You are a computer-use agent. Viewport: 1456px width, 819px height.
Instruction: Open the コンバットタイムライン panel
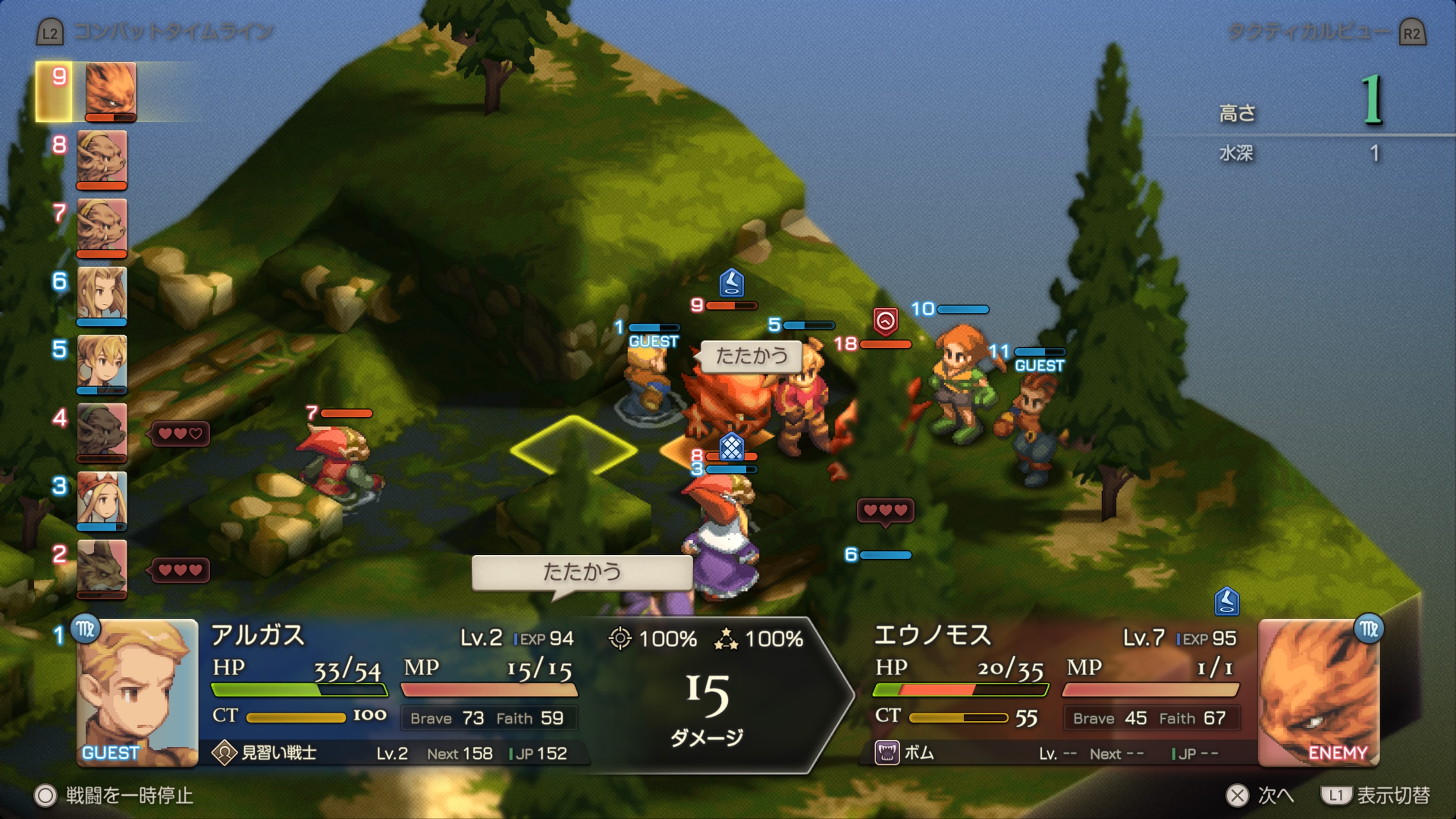click(x=155, y=32)
